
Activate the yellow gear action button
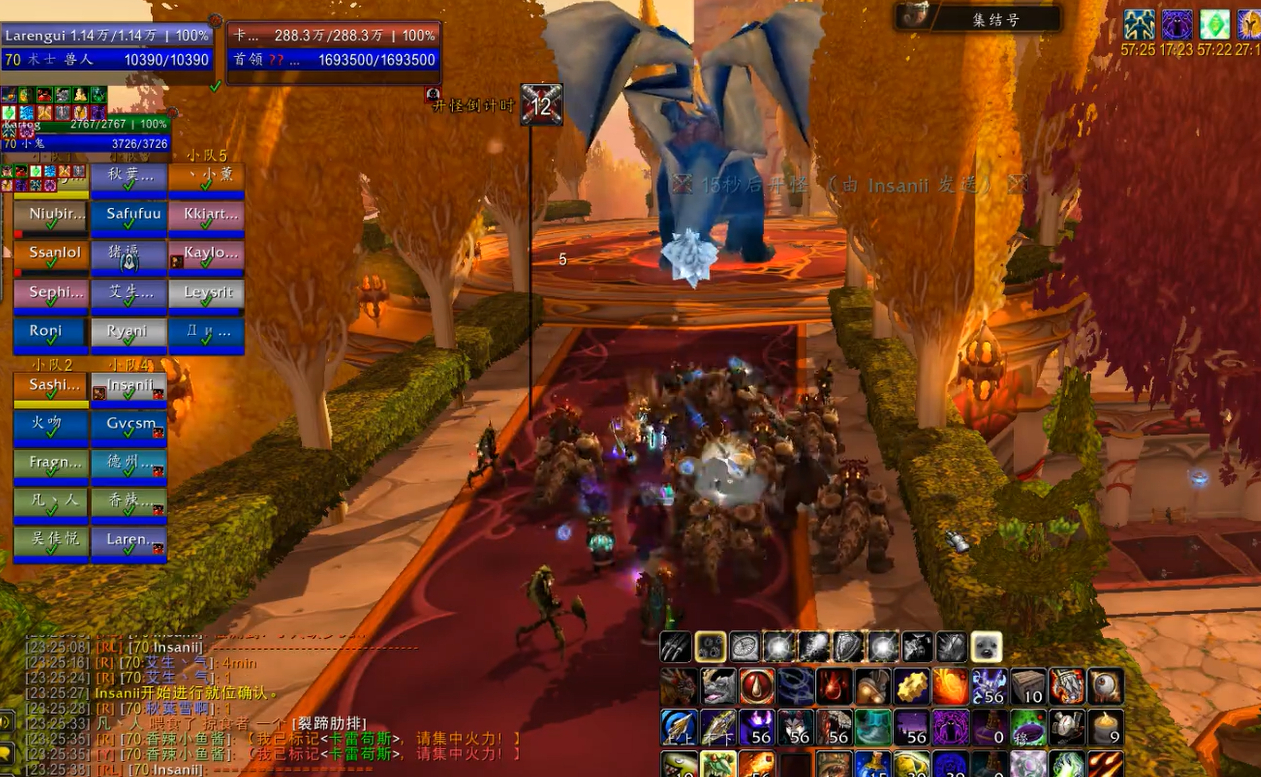click(x=911, y=687)
